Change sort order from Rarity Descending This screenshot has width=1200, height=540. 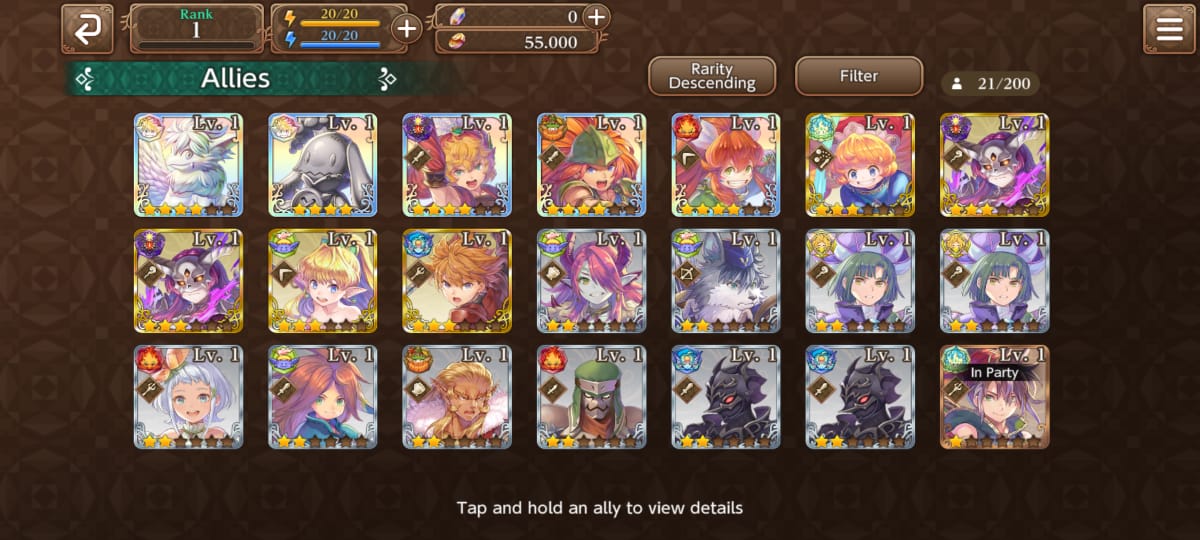[x=712, y=76]
